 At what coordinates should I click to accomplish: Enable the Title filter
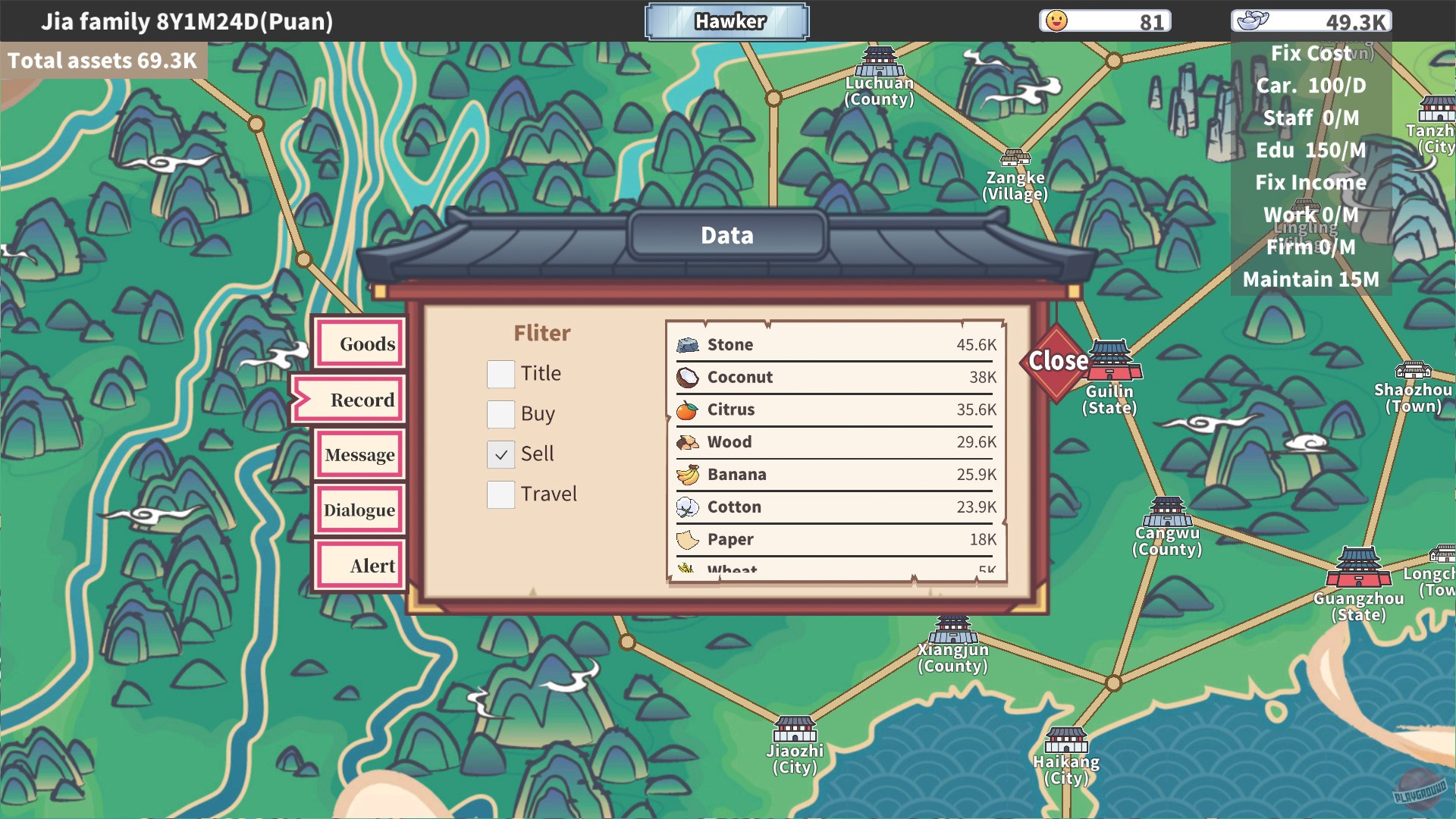tap(501, 373)
